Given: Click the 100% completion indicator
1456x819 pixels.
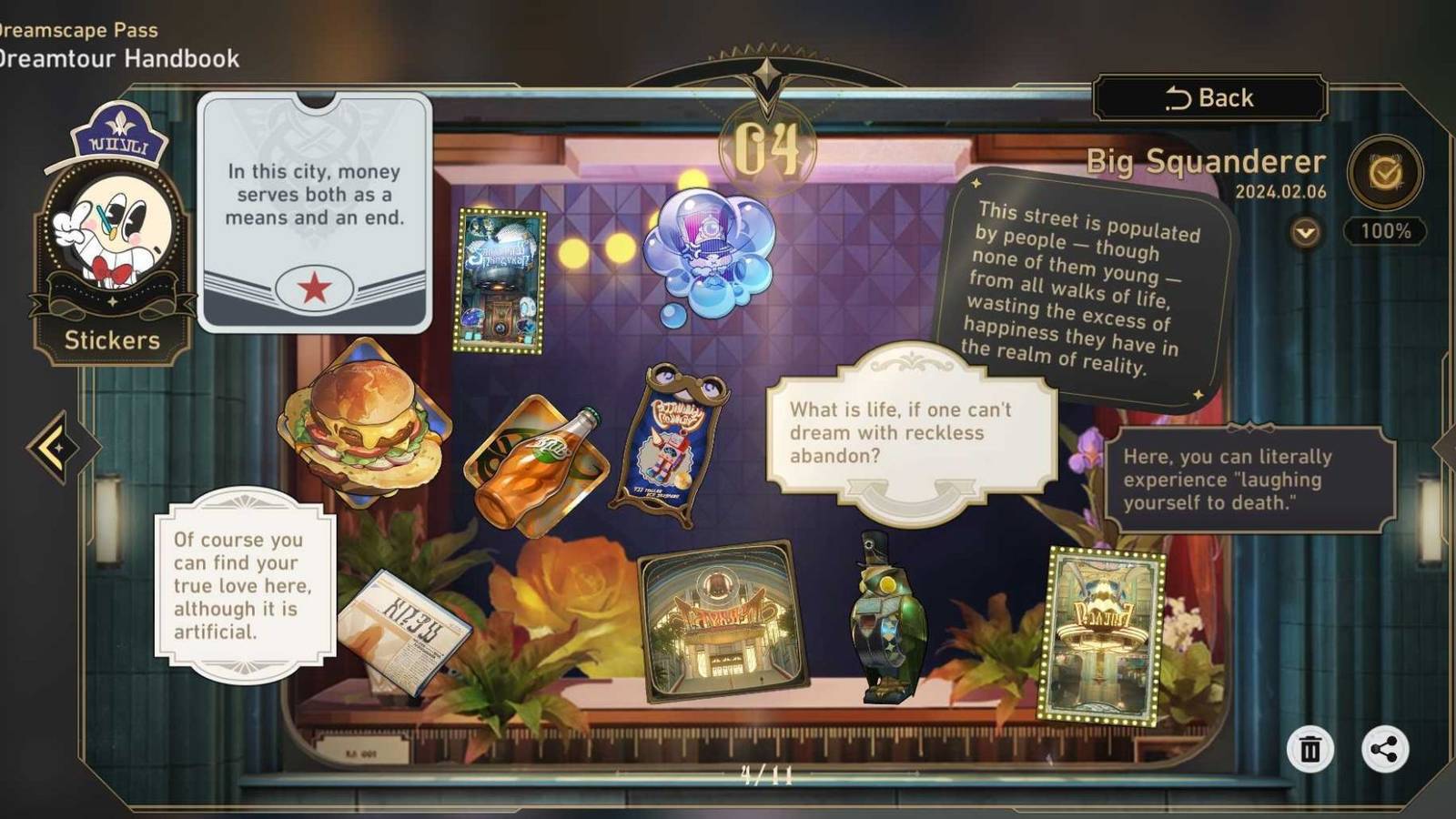Looking at the screenshot, I should tap(1384, 232).
